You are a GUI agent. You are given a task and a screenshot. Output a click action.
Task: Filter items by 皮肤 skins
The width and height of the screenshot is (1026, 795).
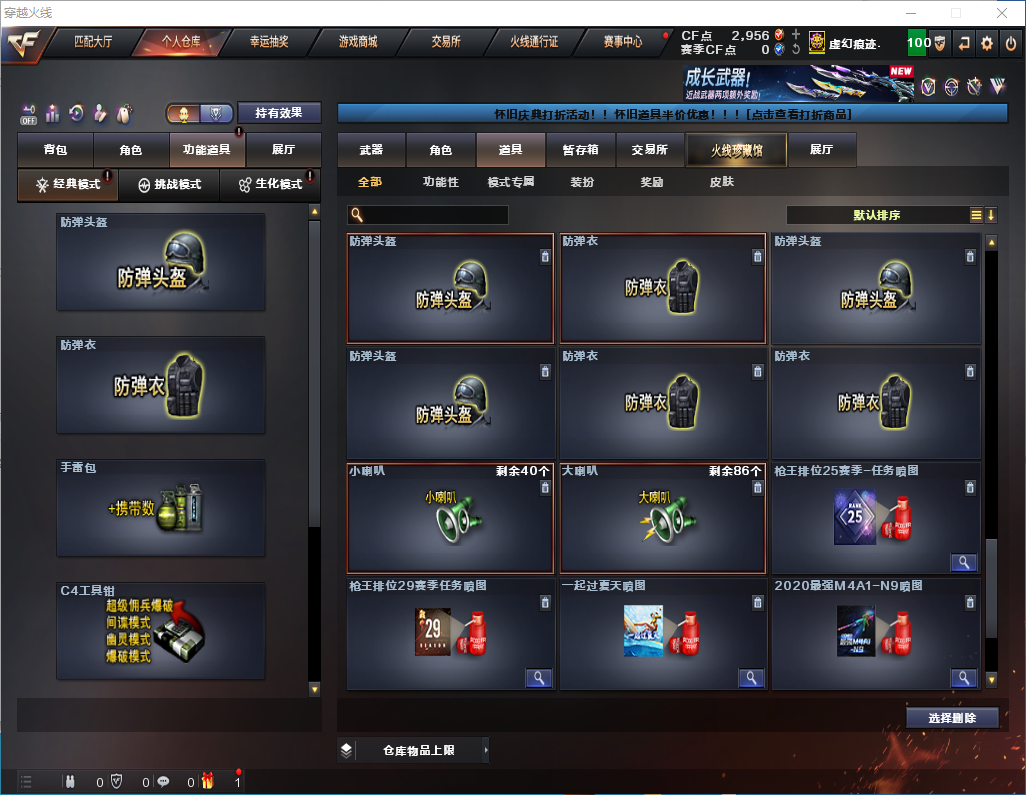pos(721,183)
